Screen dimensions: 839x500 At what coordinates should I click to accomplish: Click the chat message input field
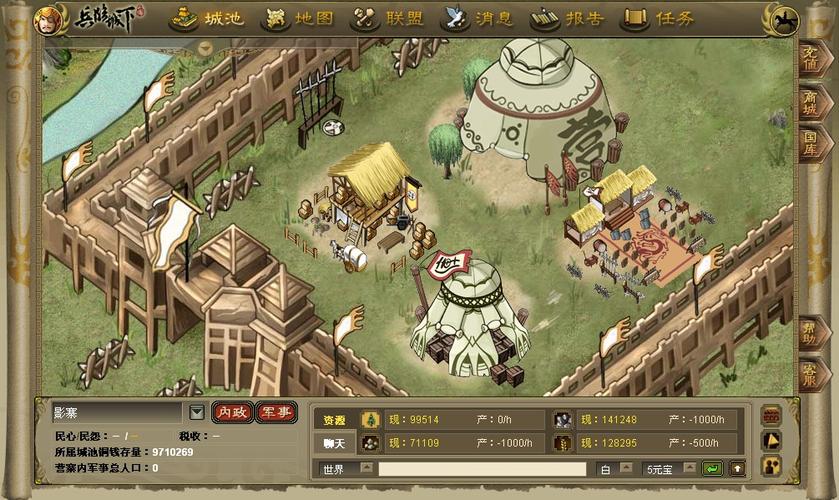[482, 469]
